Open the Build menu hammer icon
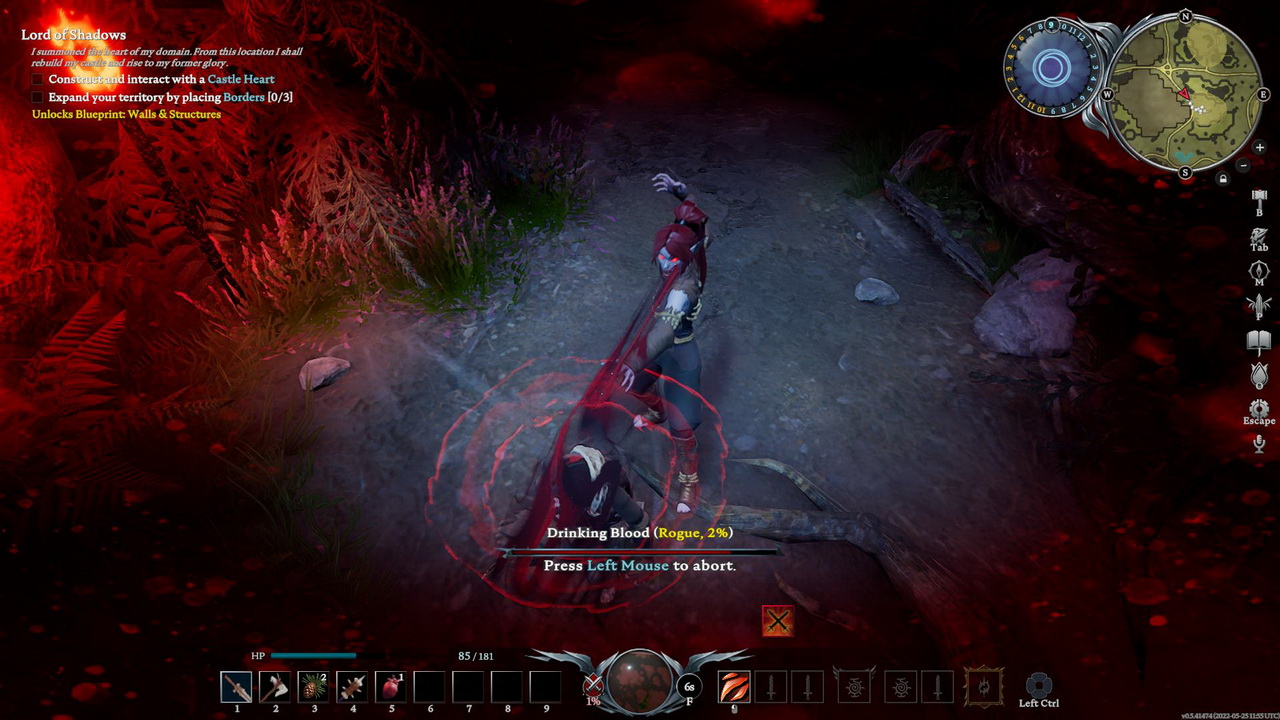 pos(1257,196)
